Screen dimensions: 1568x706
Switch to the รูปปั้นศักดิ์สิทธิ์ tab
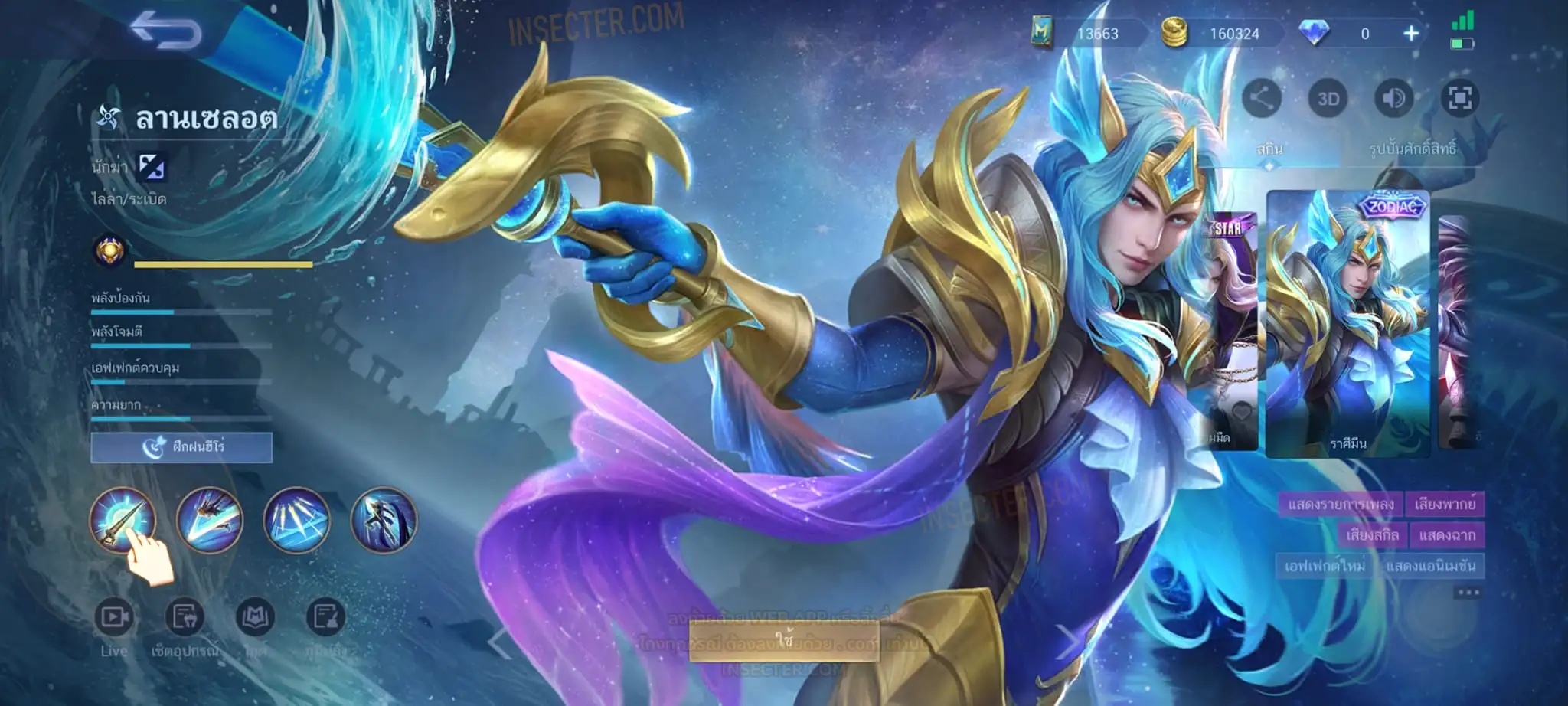click(x=1412, y=149)
